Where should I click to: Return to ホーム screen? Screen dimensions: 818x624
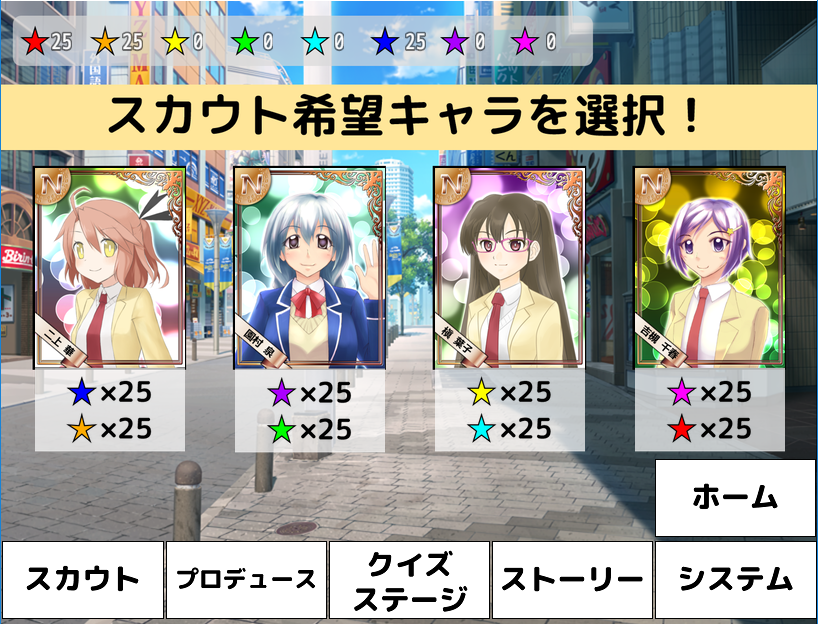pyautogui.click(x=735, y=498)
